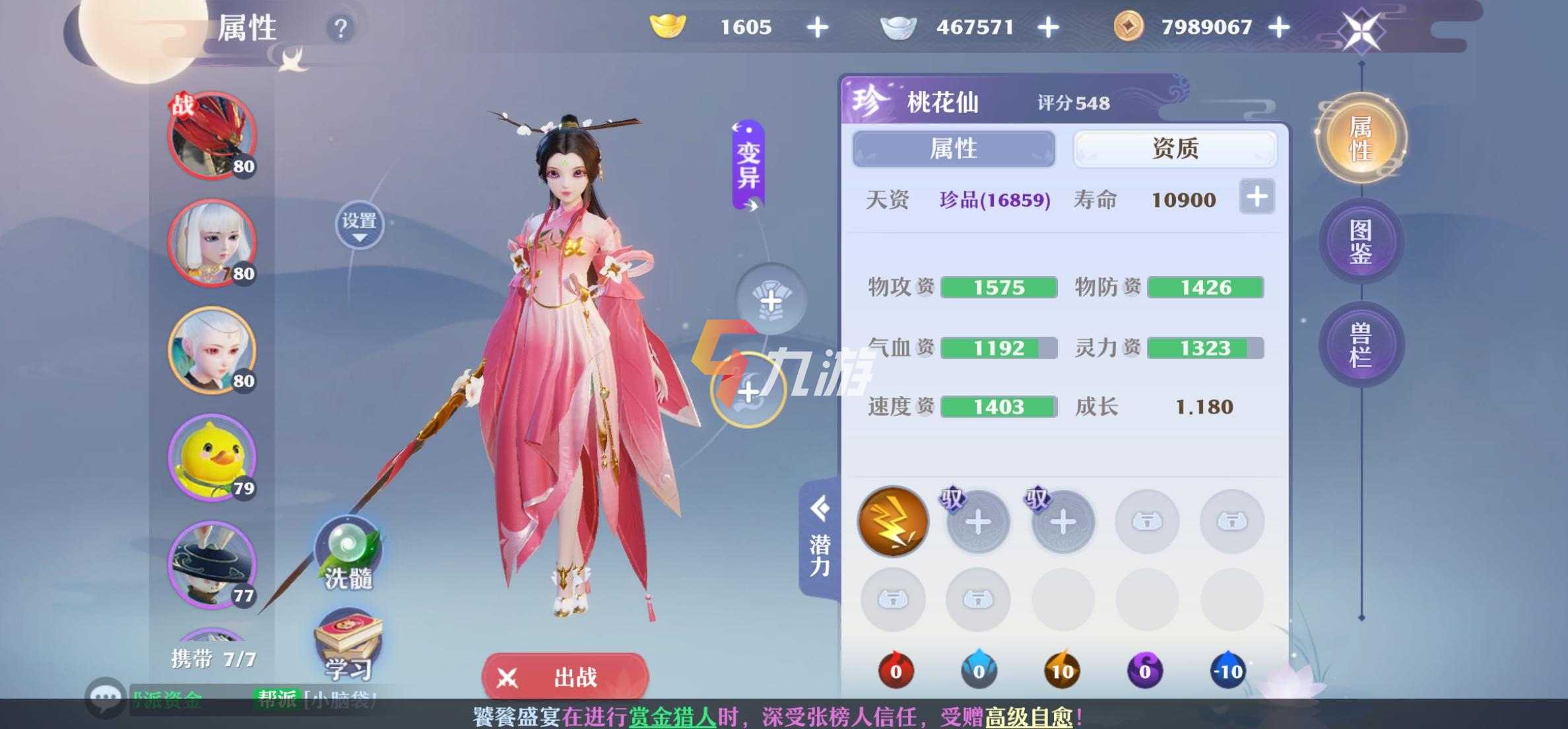The height and width of the screenshot is (729, 1568).
Task: Add copper coins with plus button
Action: pos(1279,28)
